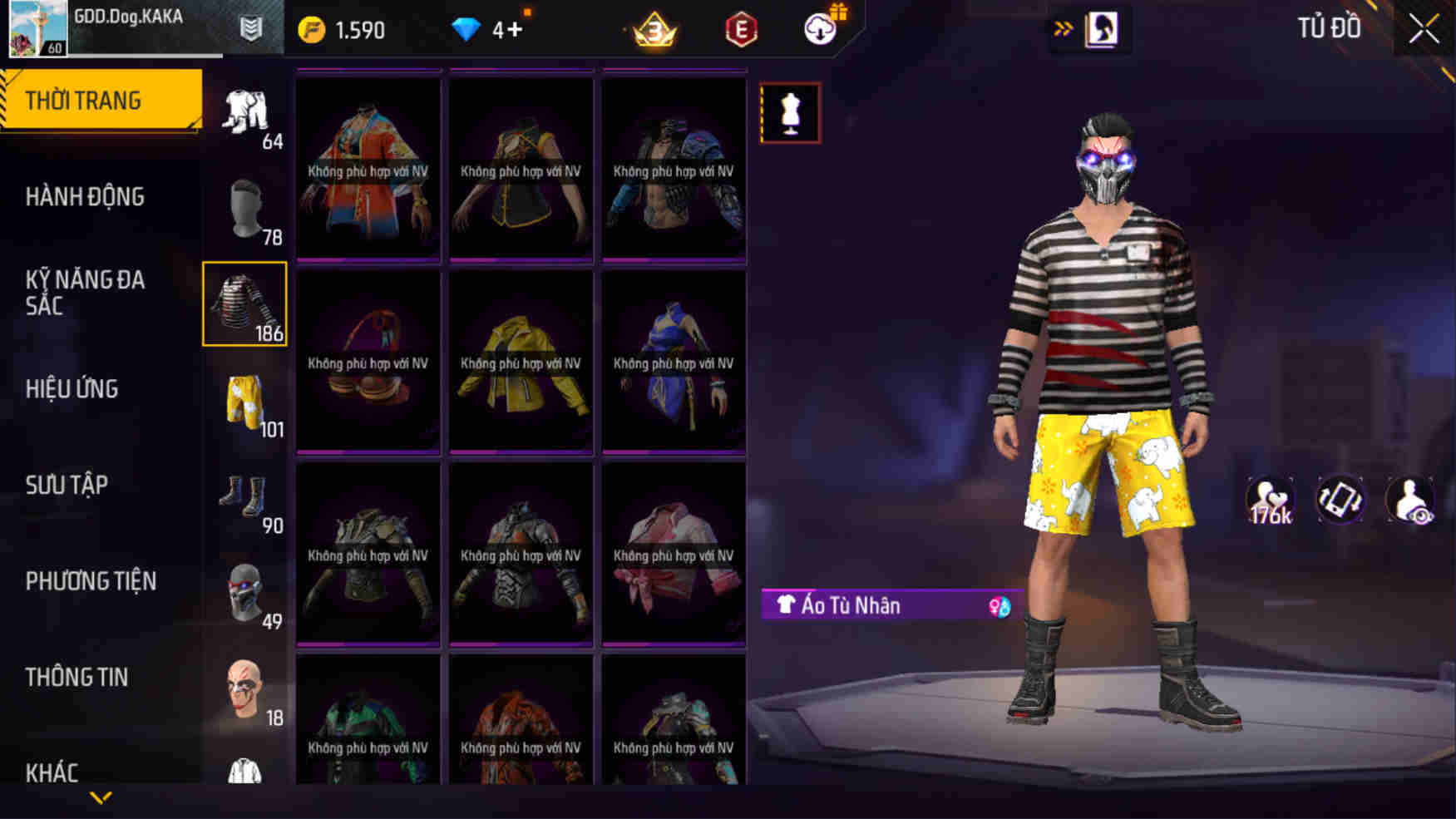Screen dimensions: 1456x819
Task: Click the mannequin preview icon
Action: (790, 112)
